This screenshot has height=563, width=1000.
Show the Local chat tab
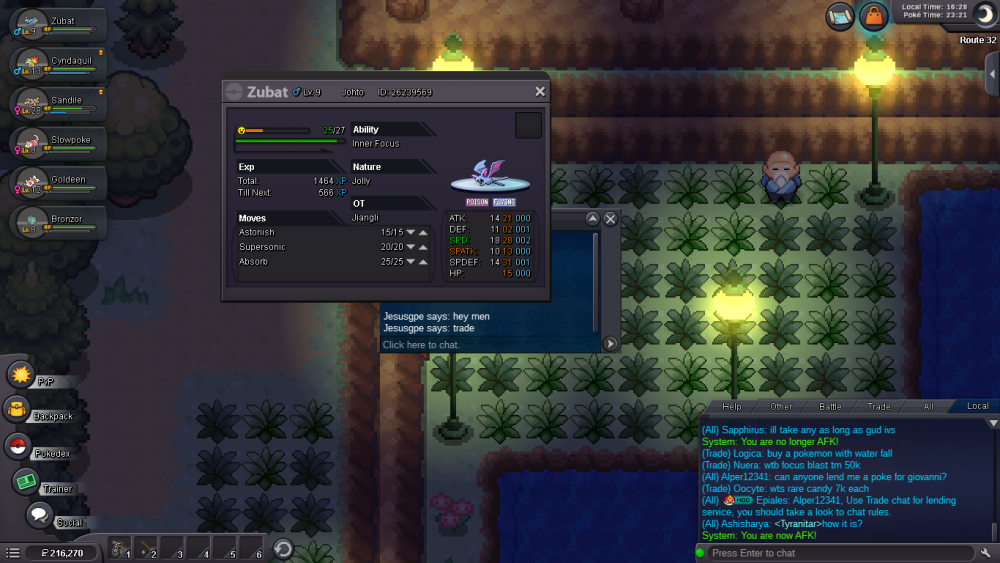coord(977,406)
